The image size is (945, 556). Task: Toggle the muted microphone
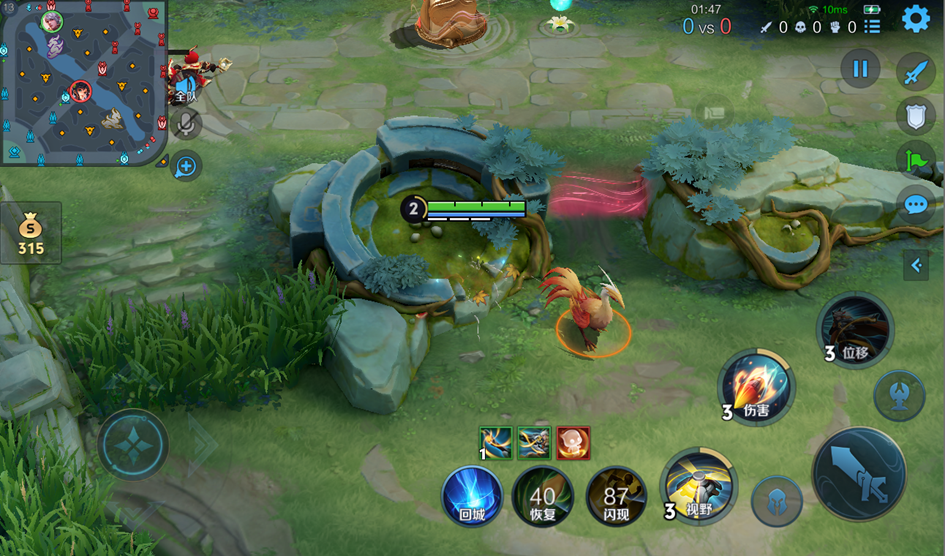pos(186,124)
